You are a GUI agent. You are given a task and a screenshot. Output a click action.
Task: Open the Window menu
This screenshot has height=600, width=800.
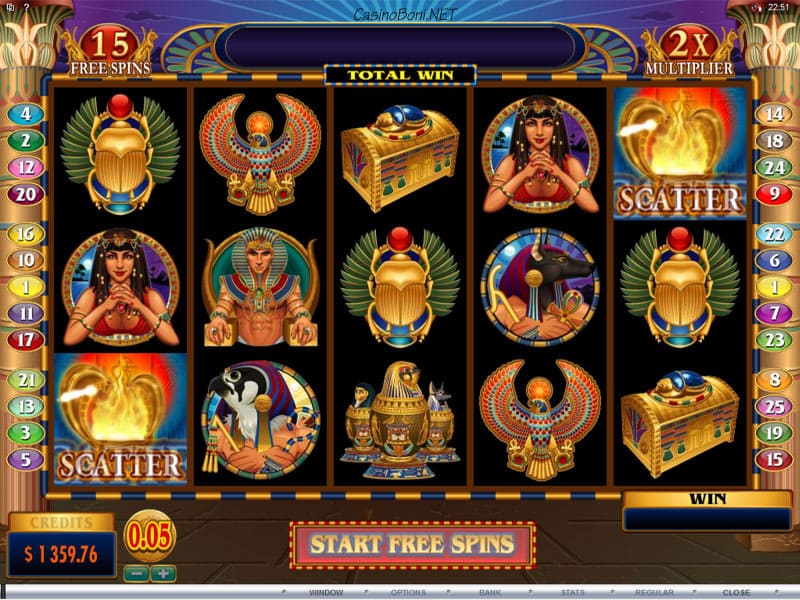[326, 592]
